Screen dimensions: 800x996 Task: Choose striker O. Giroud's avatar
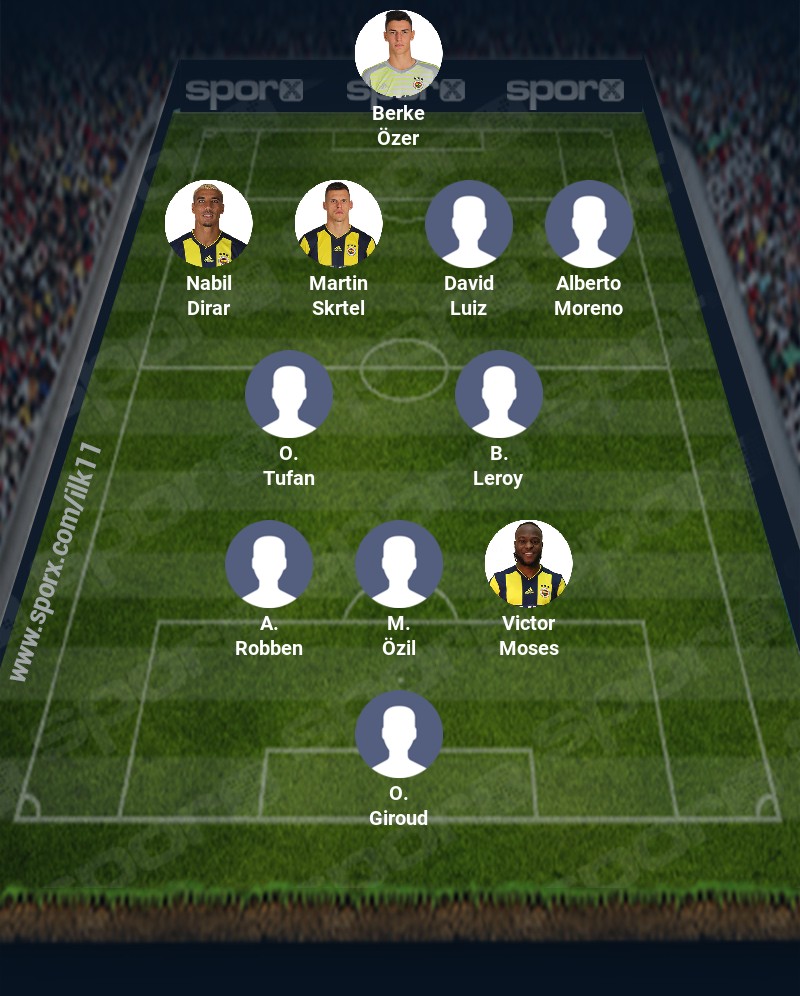pyautogui.click(x=398, y=733)
